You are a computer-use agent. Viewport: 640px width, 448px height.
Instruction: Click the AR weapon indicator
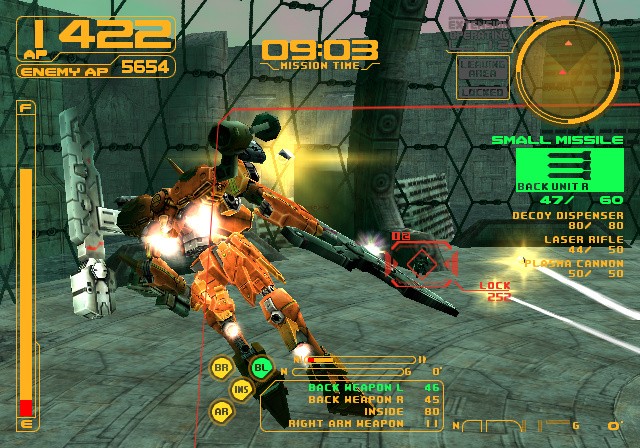tap(221, 409)
